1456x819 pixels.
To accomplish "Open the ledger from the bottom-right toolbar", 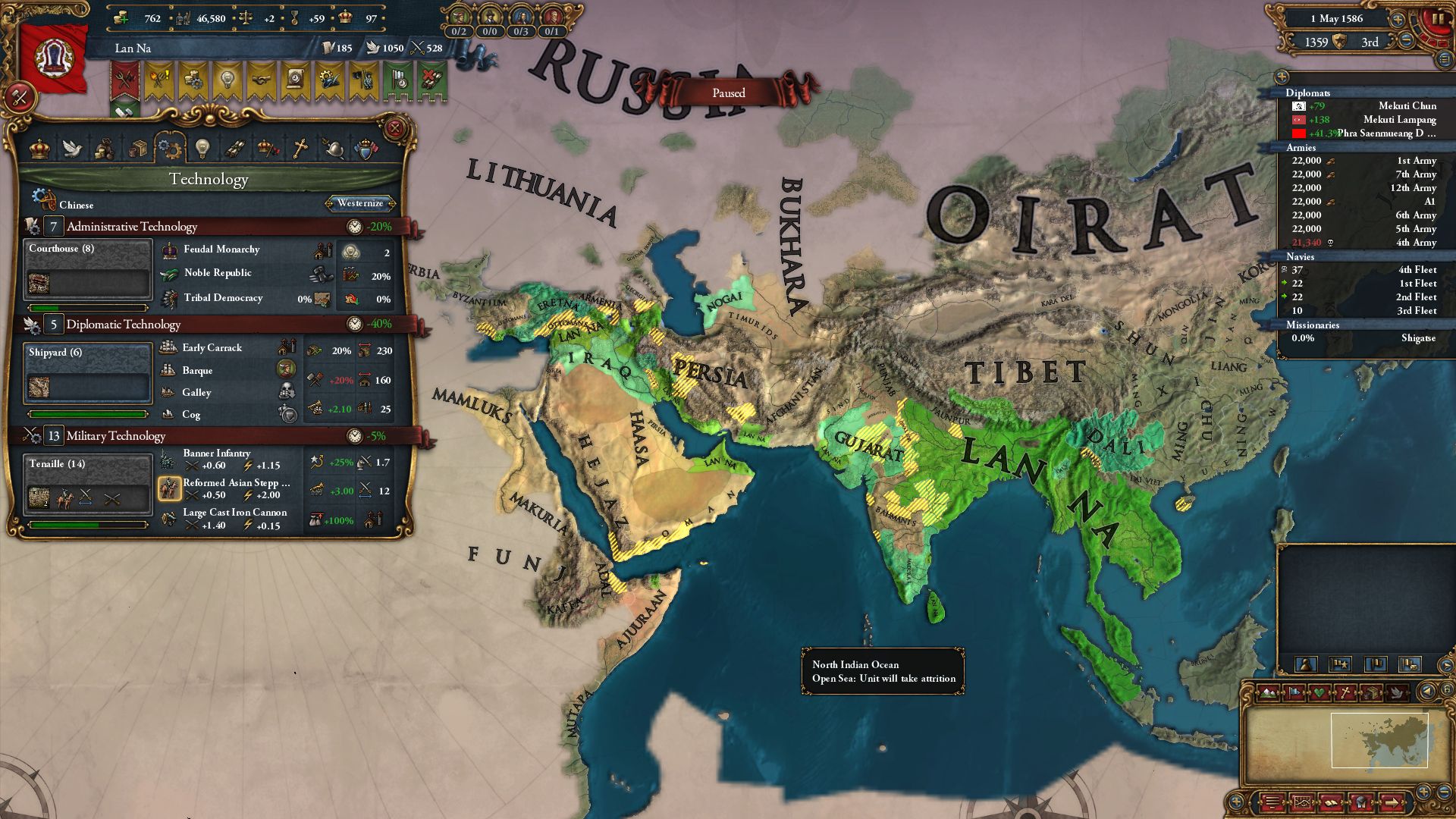I will pyautogui.click(x=1331, y=802).
